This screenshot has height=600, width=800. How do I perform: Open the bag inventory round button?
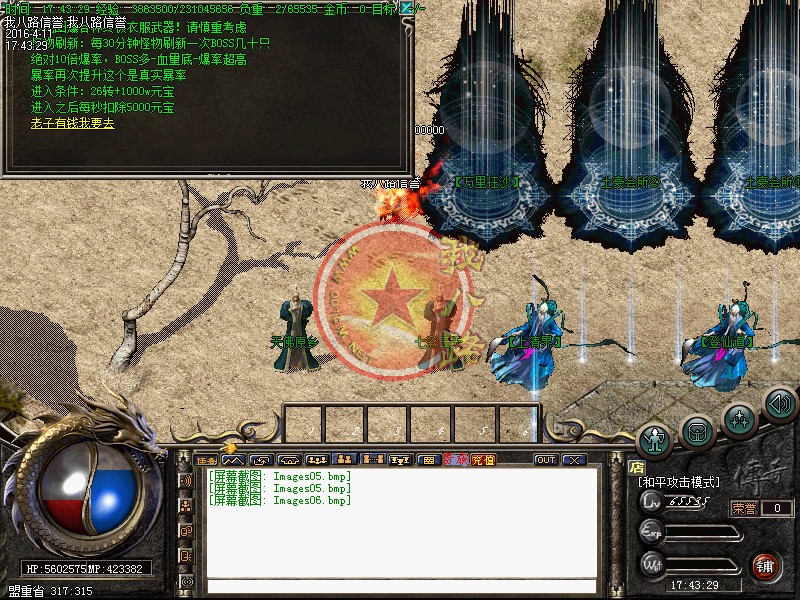pyautogui.click(x=698, y=430)
